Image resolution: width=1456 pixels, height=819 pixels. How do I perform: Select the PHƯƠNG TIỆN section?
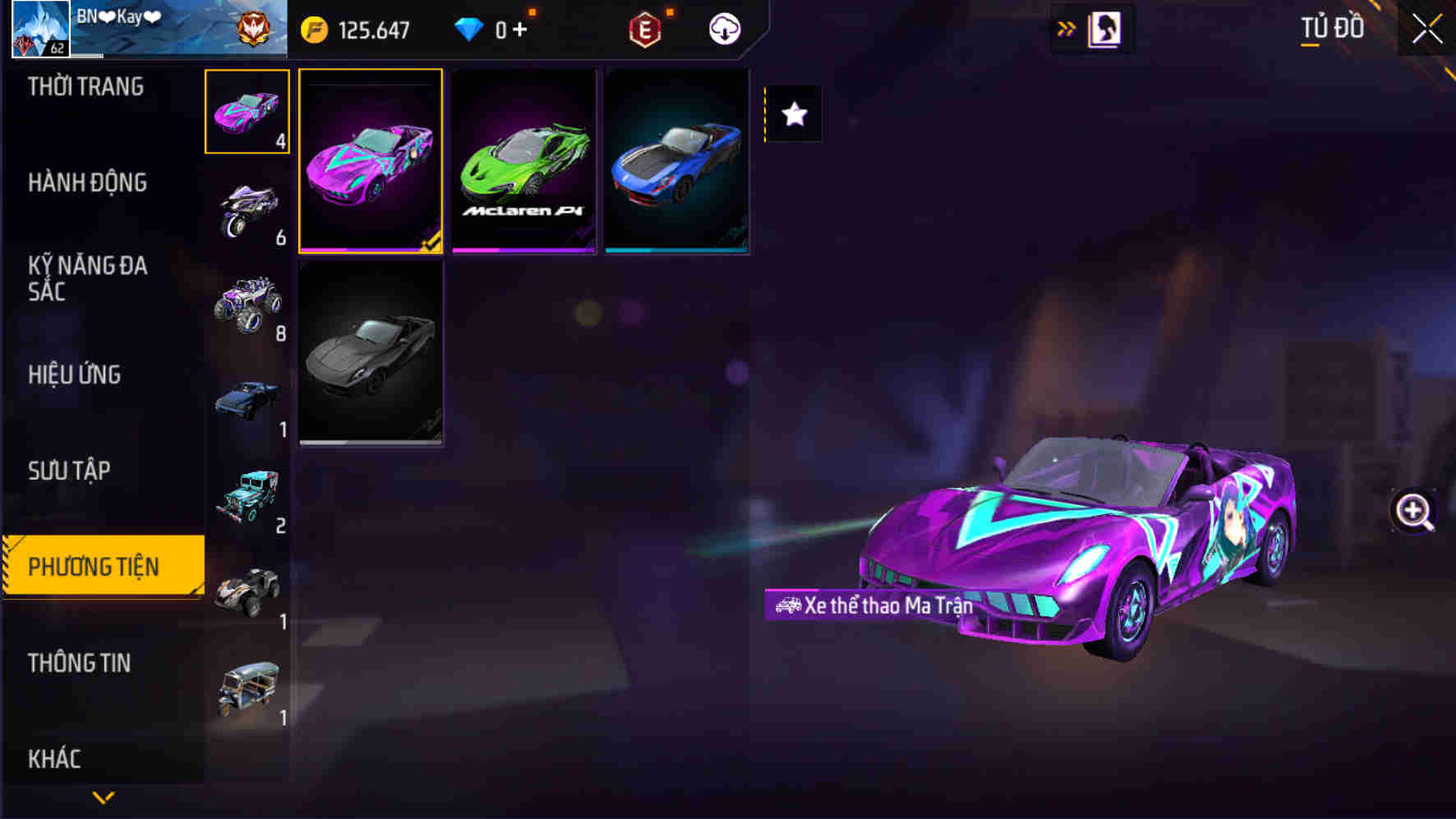(96, 567)
